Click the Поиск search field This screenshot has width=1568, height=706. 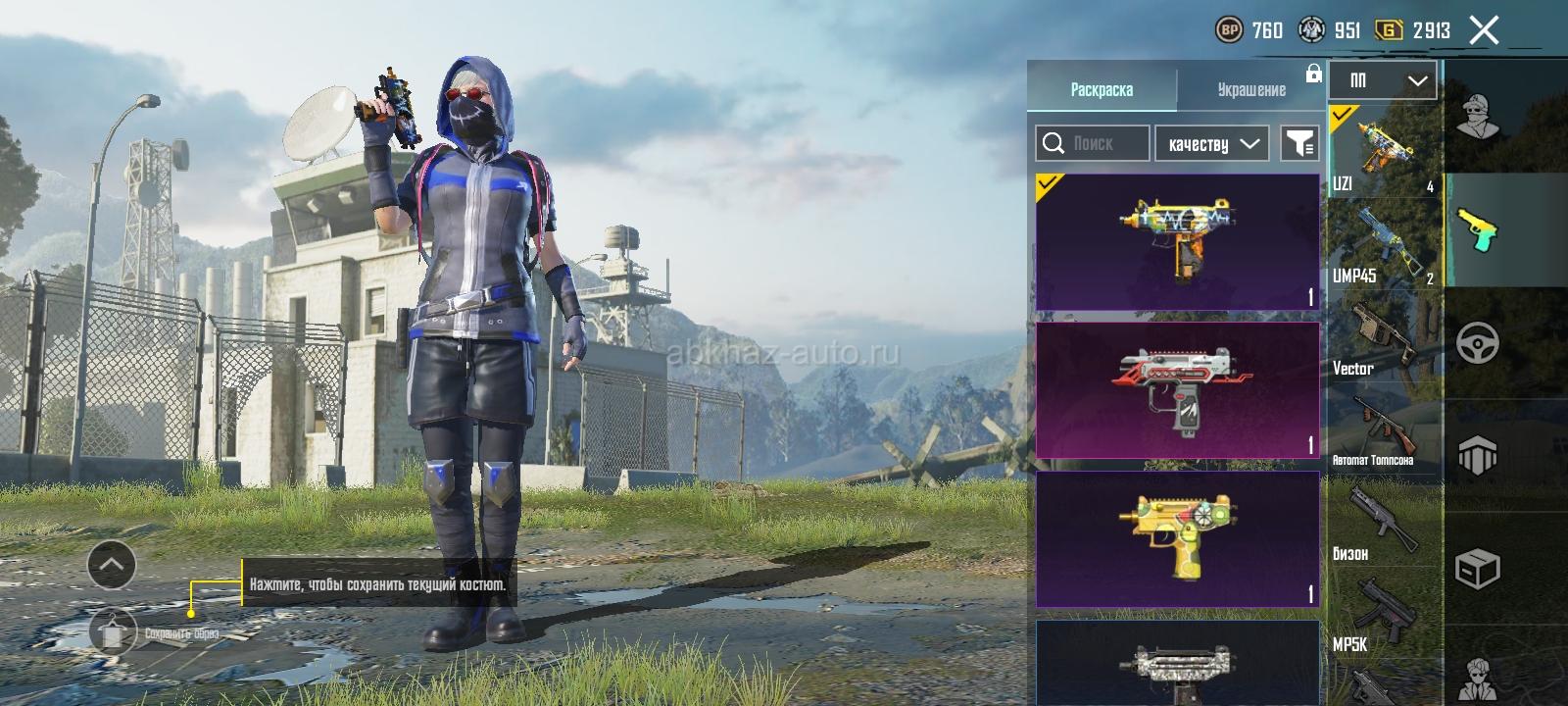tap(1093, 143)
